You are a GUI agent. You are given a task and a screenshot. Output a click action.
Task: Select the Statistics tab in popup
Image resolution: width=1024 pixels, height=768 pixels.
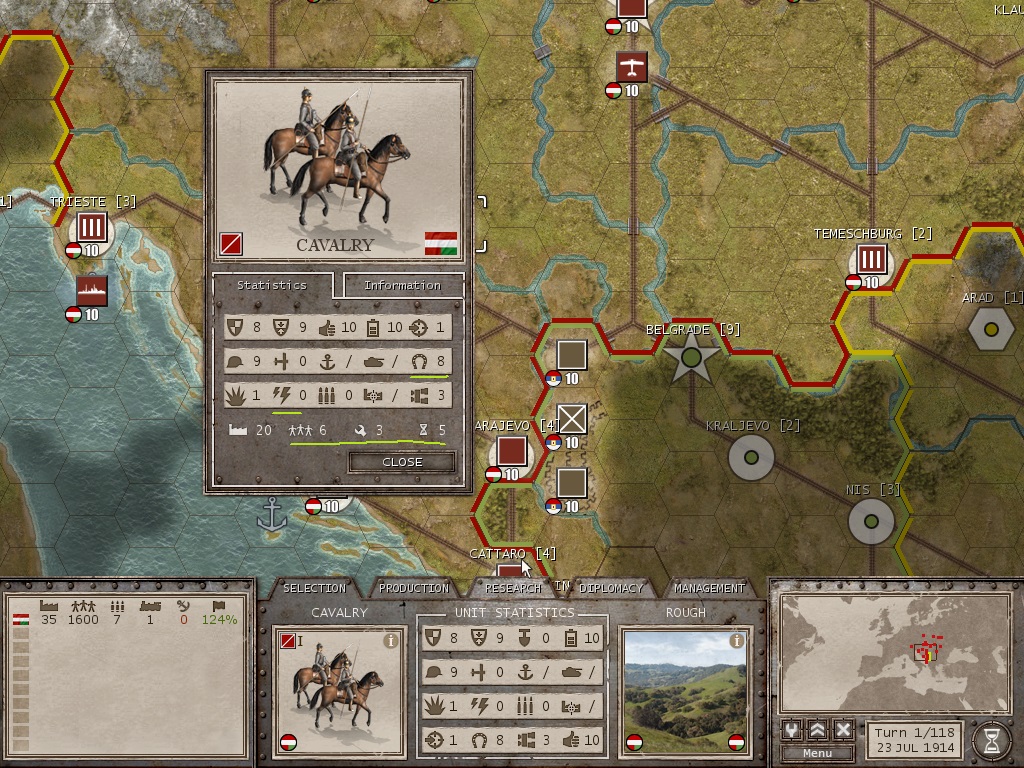[271, 285]
